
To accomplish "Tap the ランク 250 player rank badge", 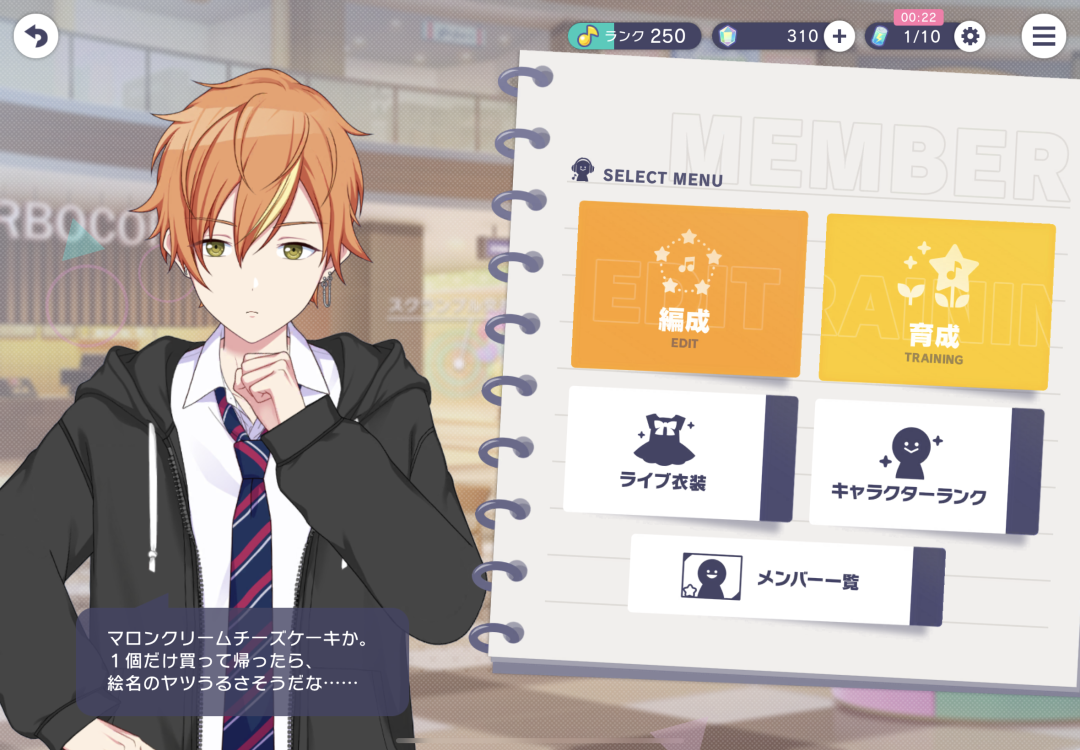I will (634, 37).
